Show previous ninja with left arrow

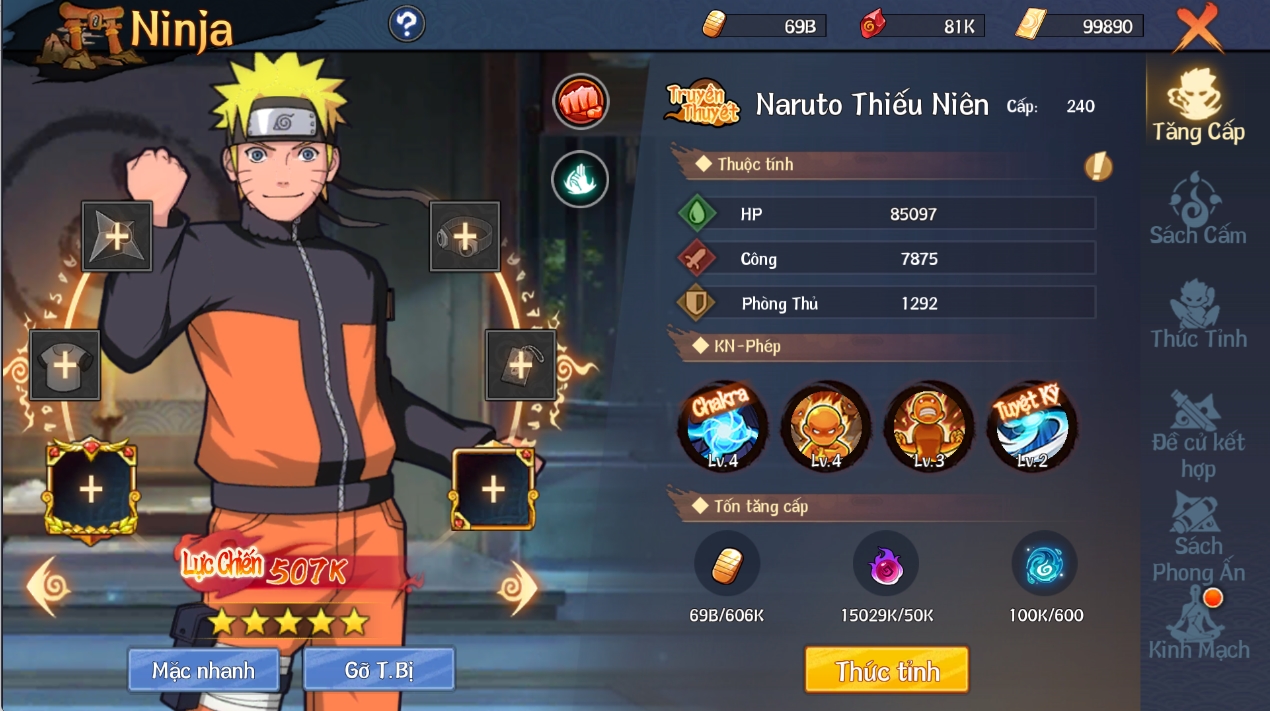(48, 587)
